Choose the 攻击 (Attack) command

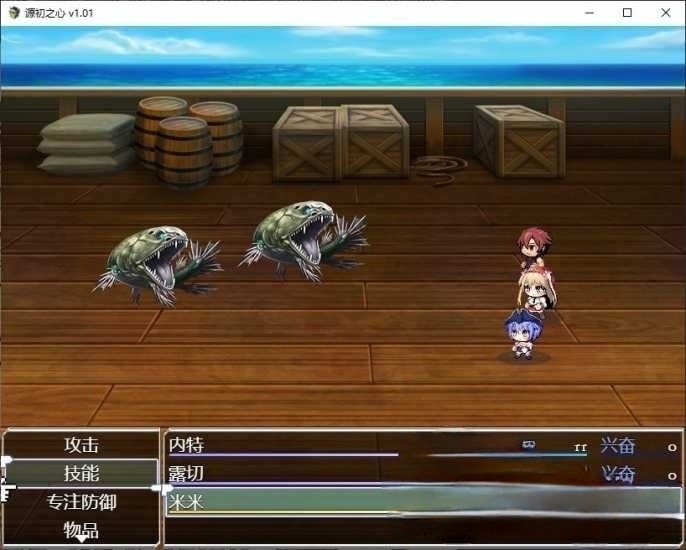pyautogui.click(x=81, y=445)
